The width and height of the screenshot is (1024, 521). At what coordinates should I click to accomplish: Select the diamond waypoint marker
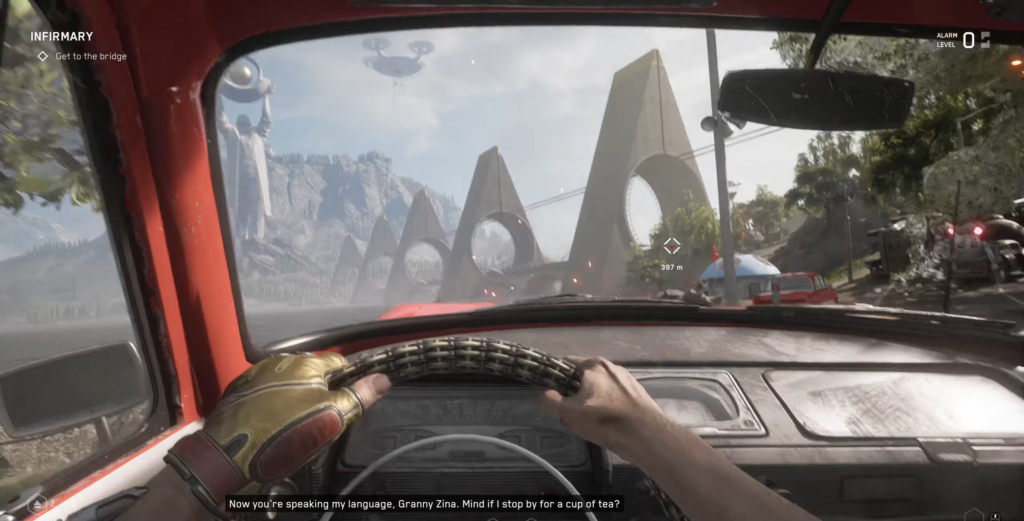tap(672, 246)
